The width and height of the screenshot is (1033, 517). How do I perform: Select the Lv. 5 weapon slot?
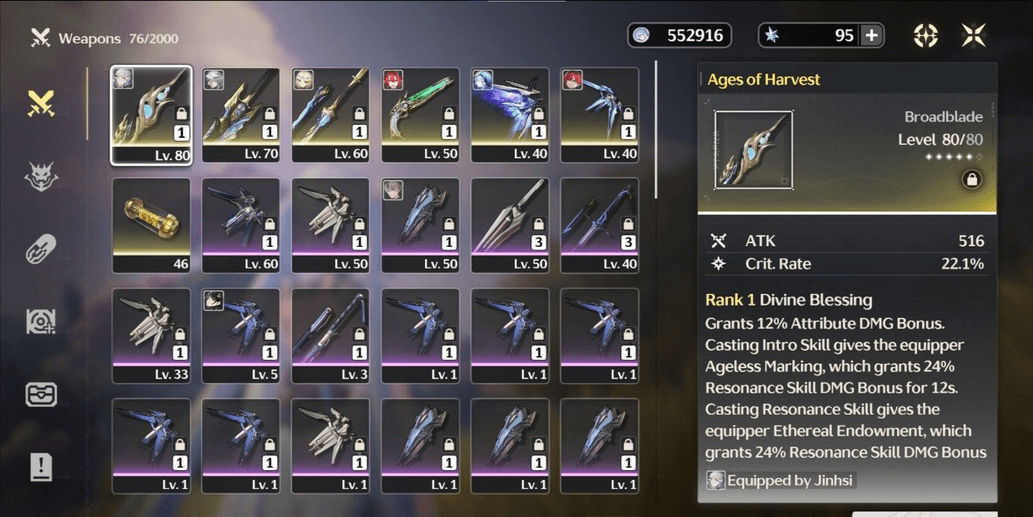click(241, 335)
